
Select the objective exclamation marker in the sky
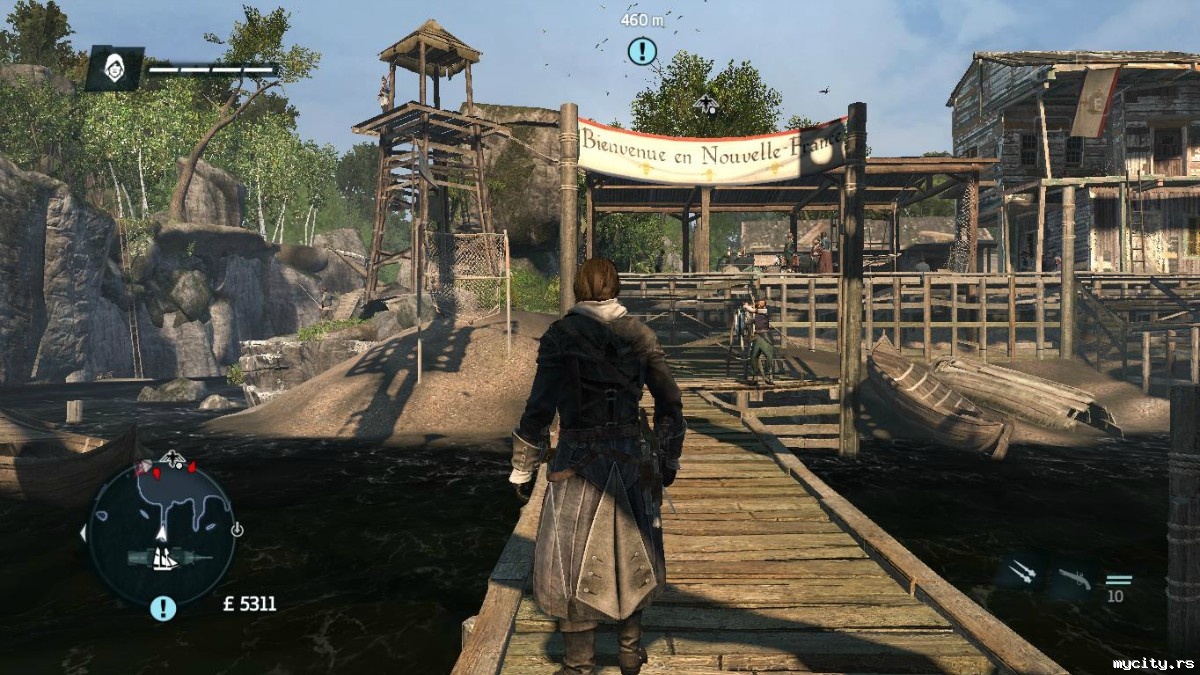642,50
